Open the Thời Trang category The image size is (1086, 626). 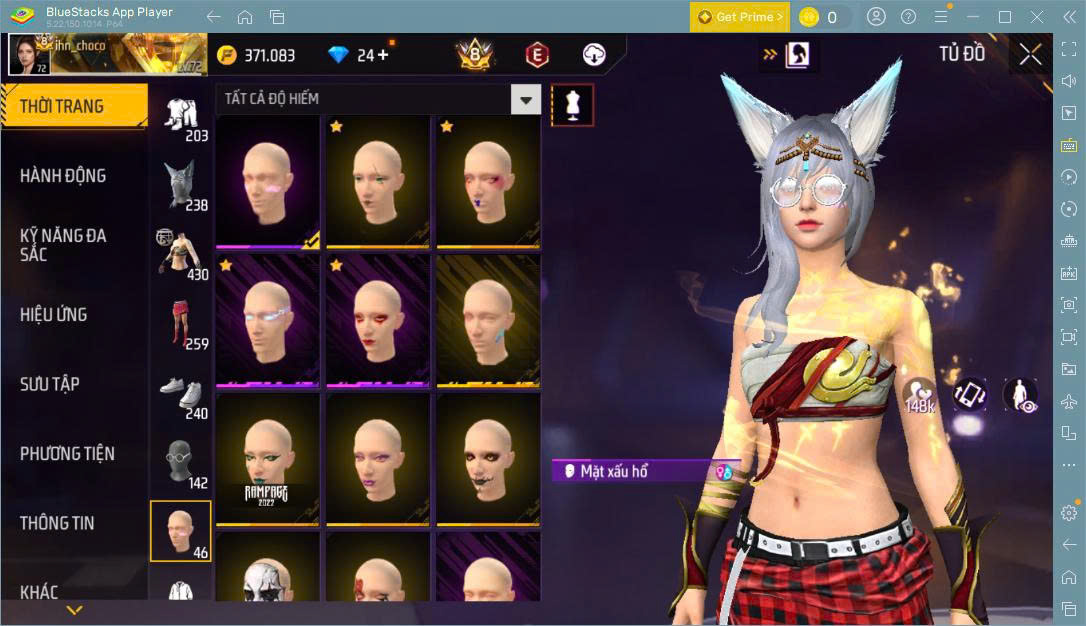coord(62,106)
